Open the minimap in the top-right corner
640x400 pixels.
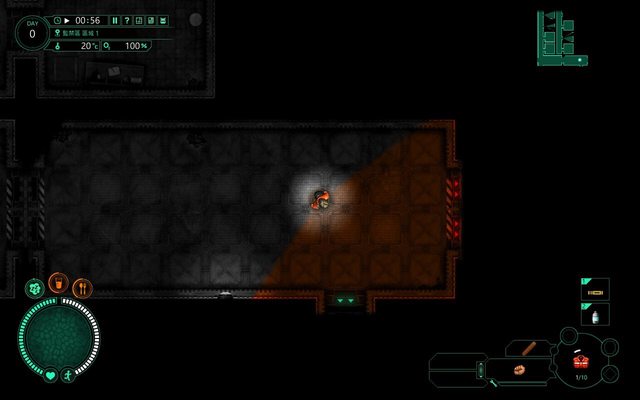[x=560, y=38]
